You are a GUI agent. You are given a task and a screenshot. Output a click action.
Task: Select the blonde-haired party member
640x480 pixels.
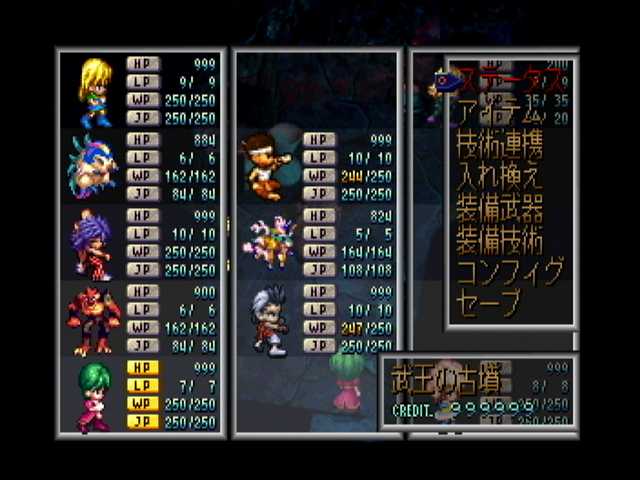94,91
